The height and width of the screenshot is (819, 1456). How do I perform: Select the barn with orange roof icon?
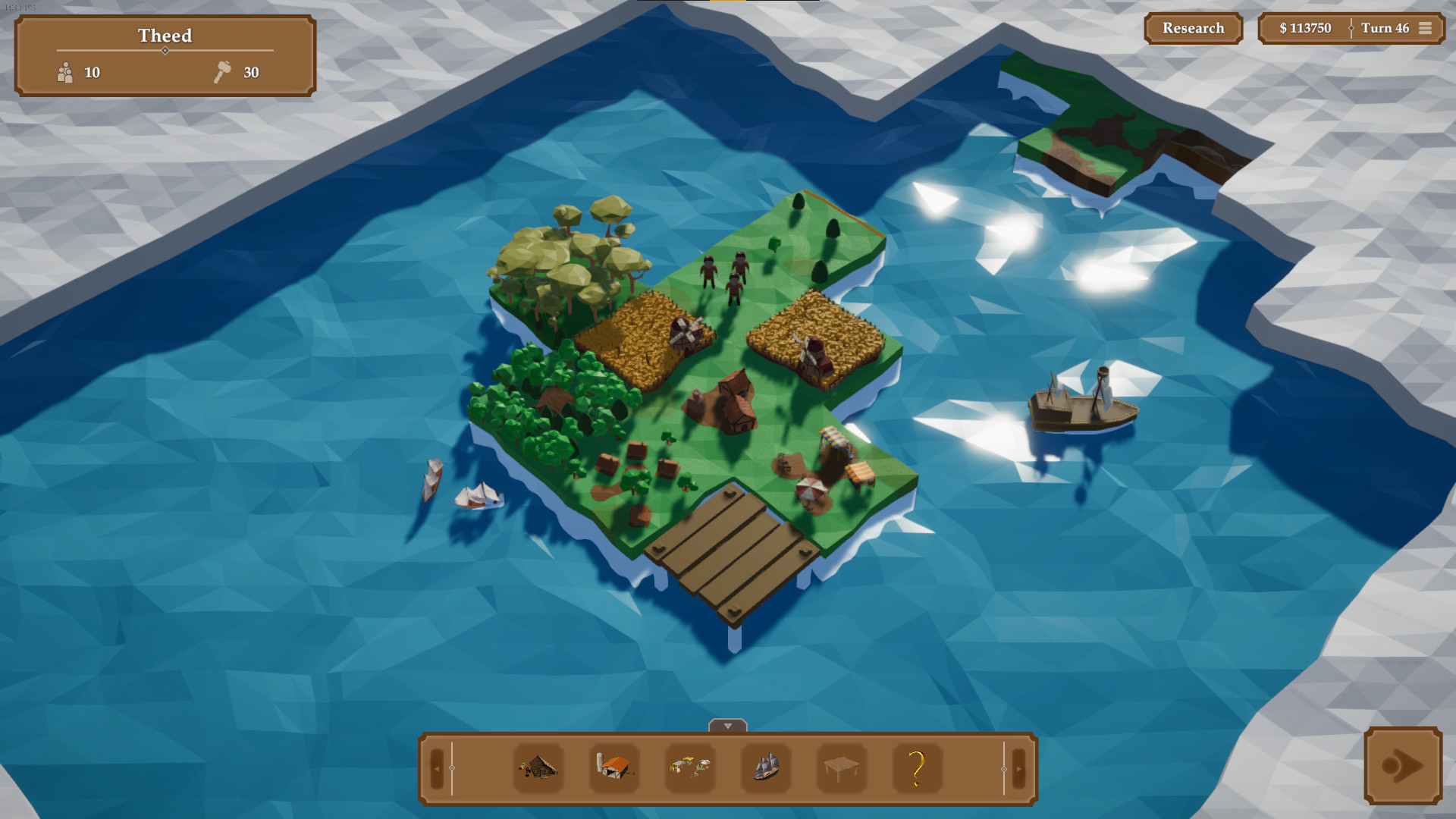(x=613, y=770)
